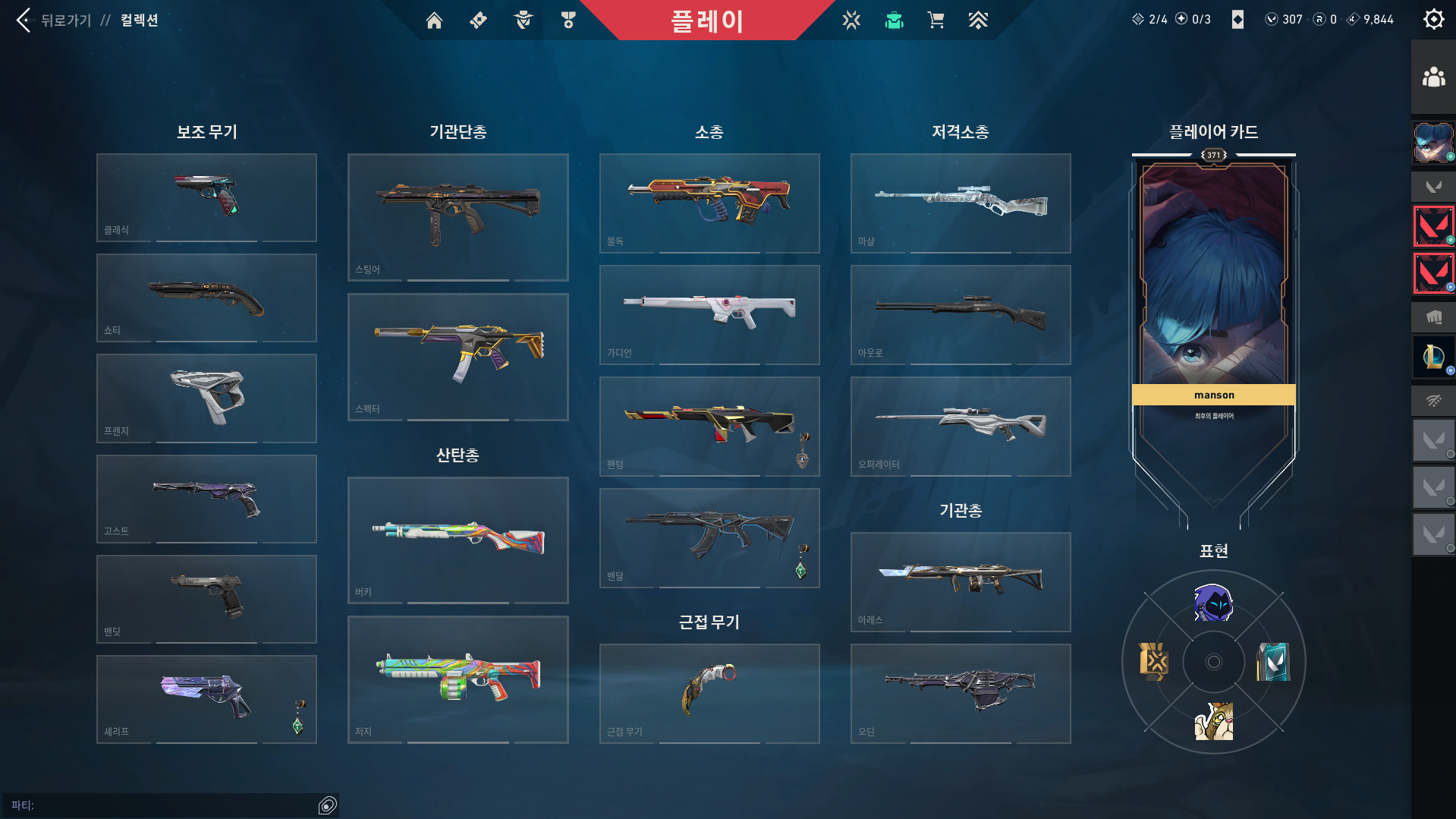Open the Settings gear
The height and width of the screenshot is (819, 1456).
(1432, 19)
